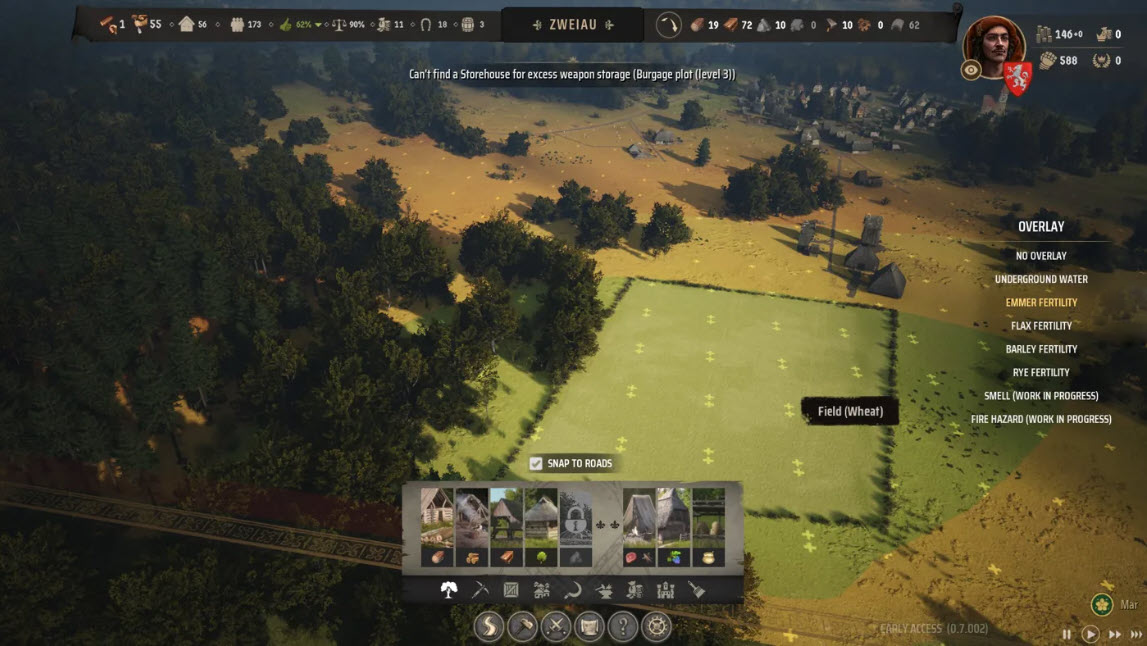Image resolution: width=1147 pixels, height=646 pixels.
Task: Choose the forester's hut with tree icon
Action: (x=541, y=527)
